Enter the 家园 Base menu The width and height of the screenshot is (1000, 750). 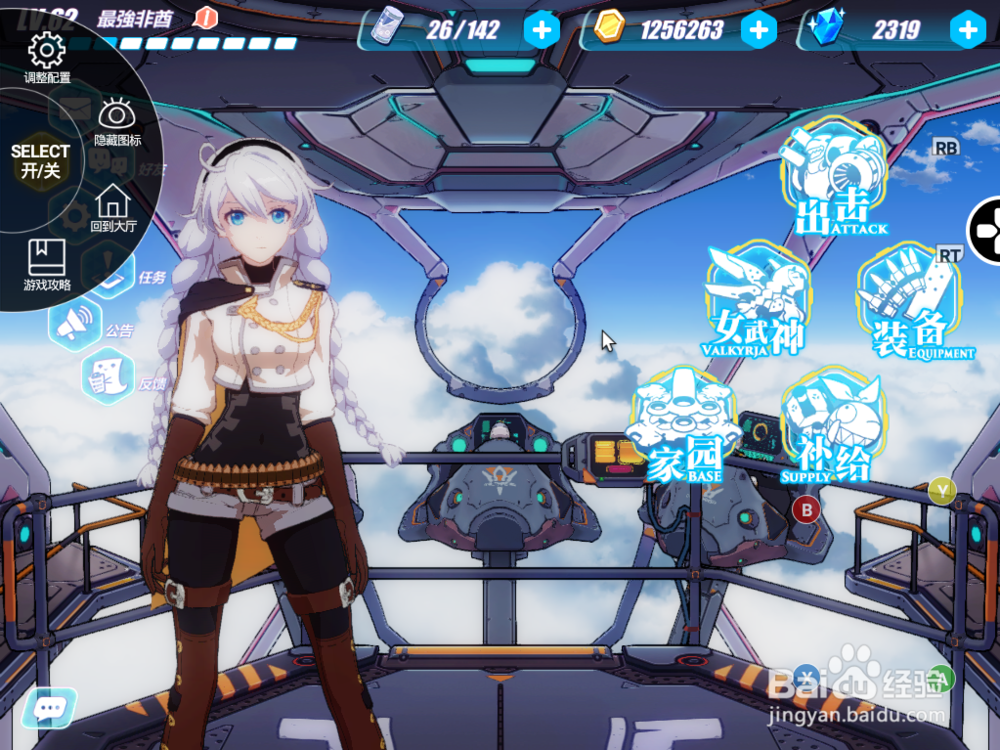point(686,425)
